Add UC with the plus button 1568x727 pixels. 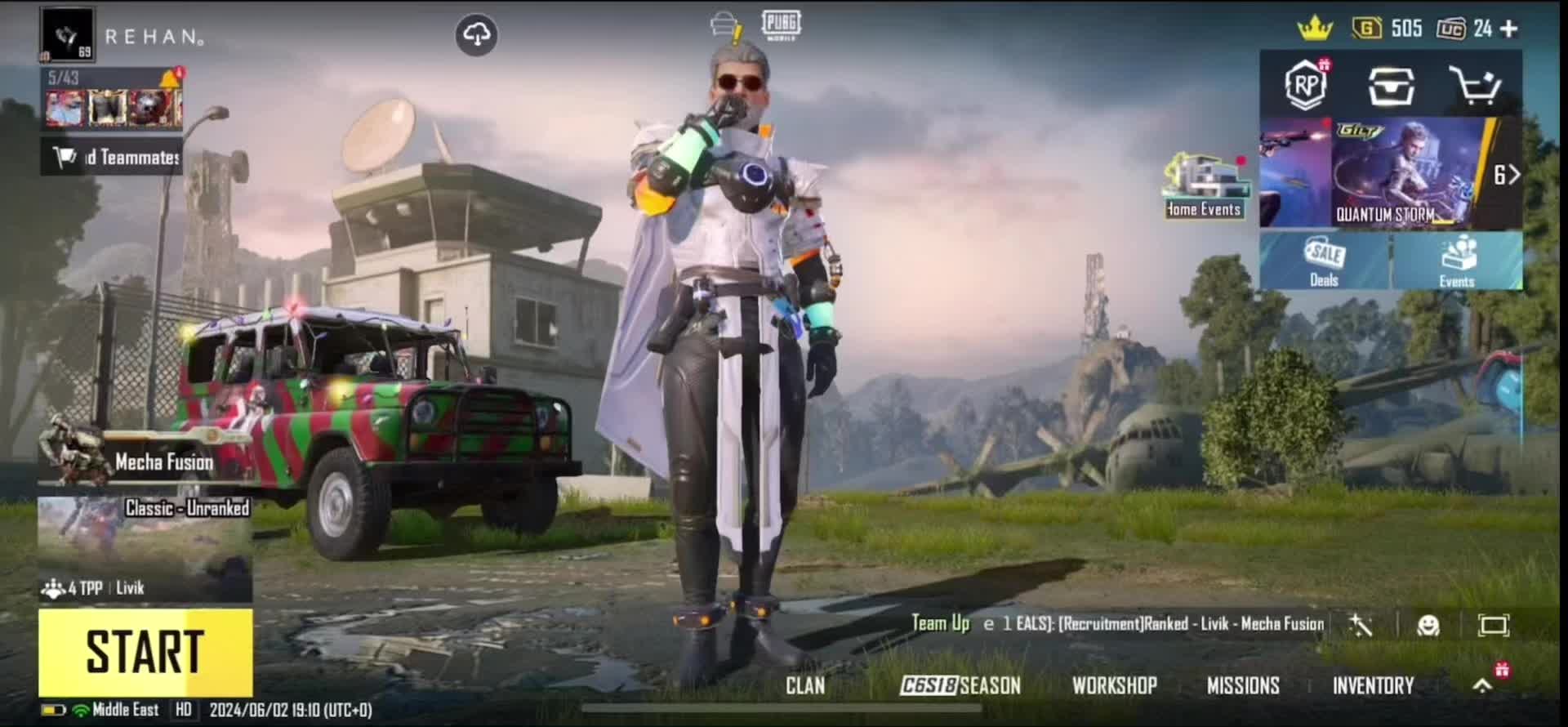point(1509,29)
